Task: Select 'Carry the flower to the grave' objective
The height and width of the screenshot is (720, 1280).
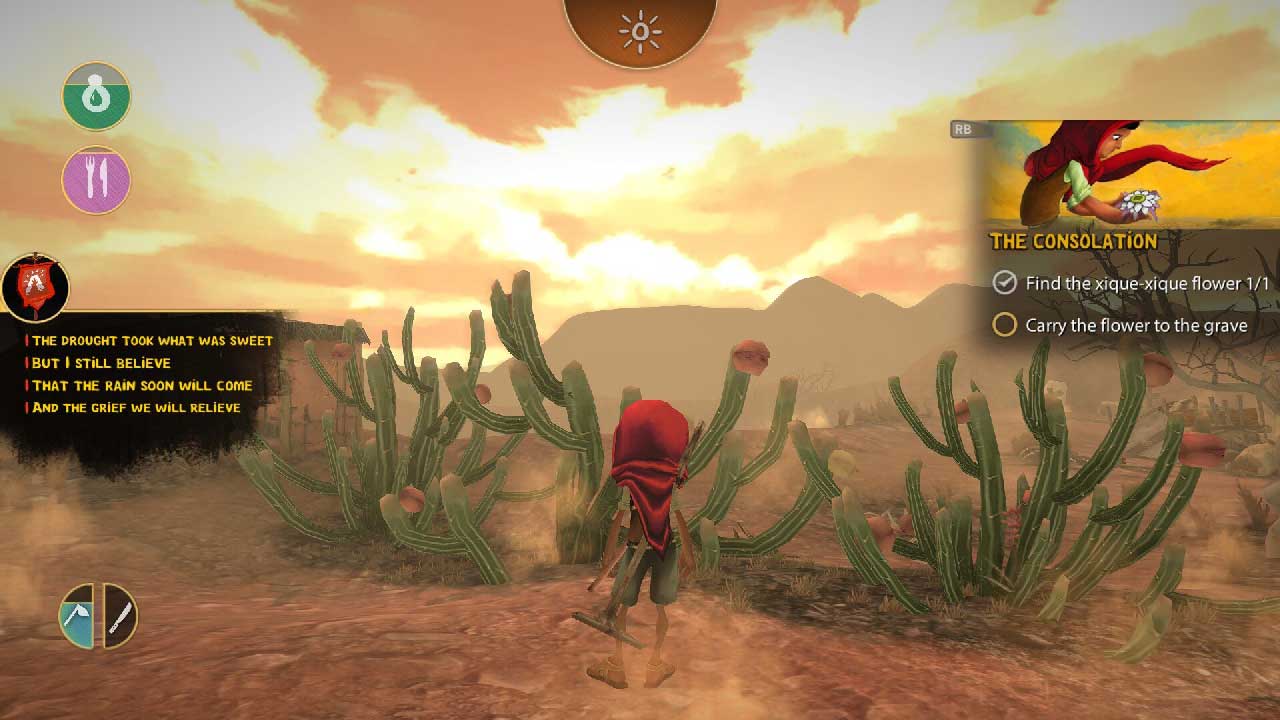Action: tap(1136, 326)
